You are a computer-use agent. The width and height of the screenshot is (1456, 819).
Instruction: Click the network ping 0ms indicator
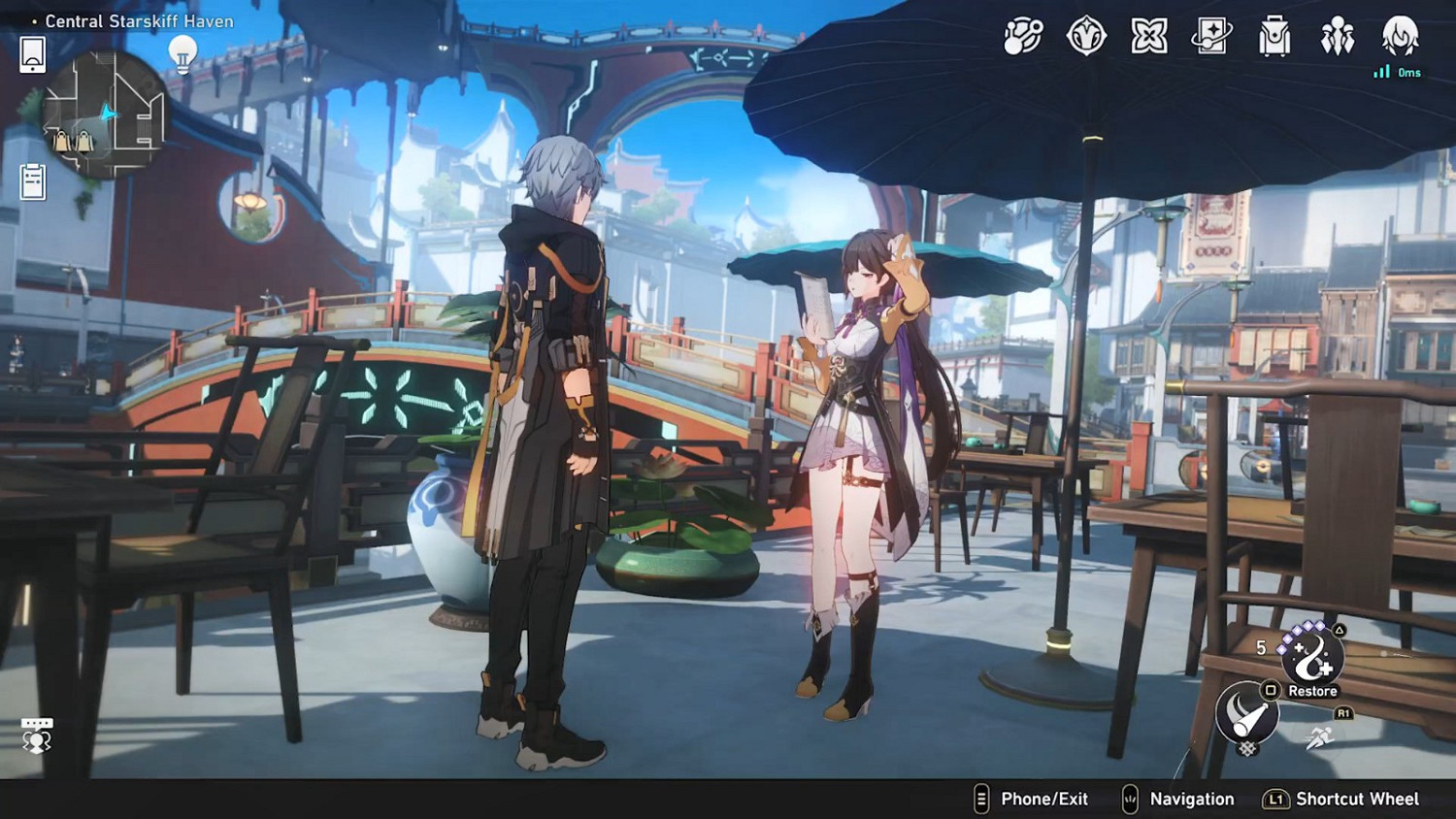(x=1396, y=71)
